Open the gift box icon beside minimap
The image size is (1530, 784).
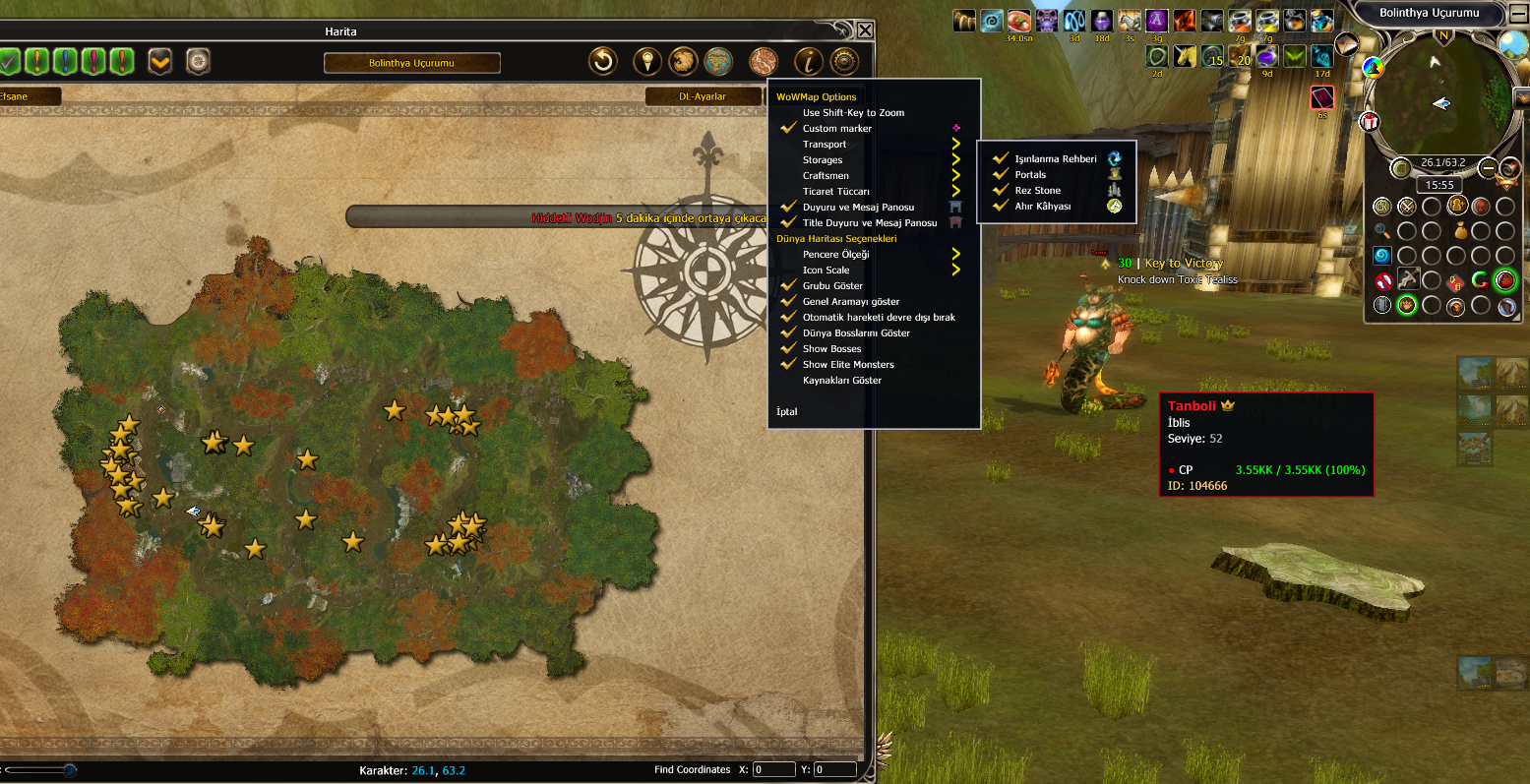1369,122
